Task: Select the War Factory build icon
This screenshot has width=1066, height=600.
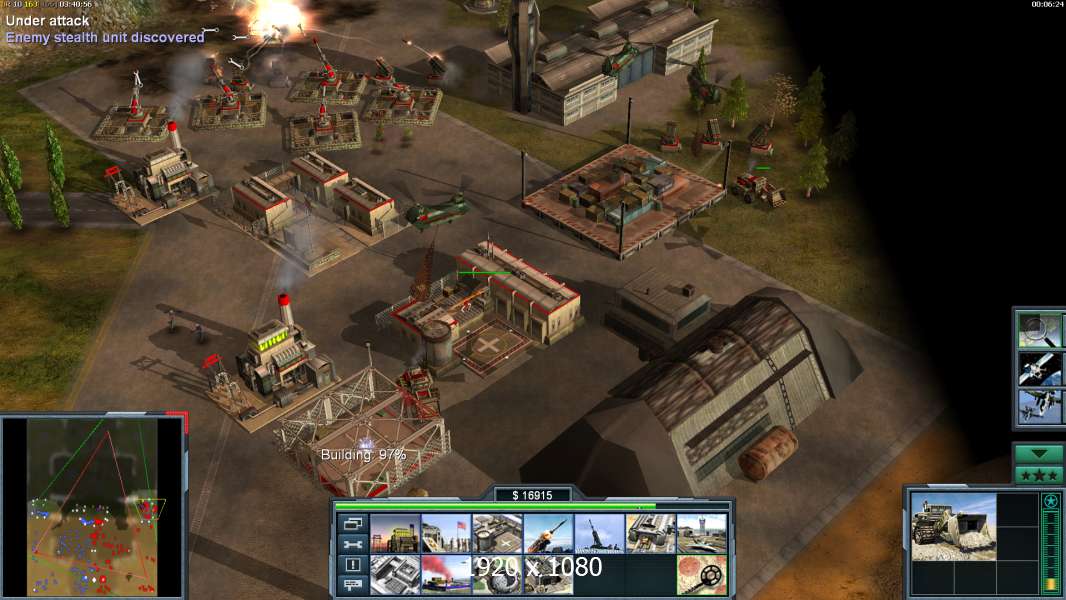Action: [650, 534]
